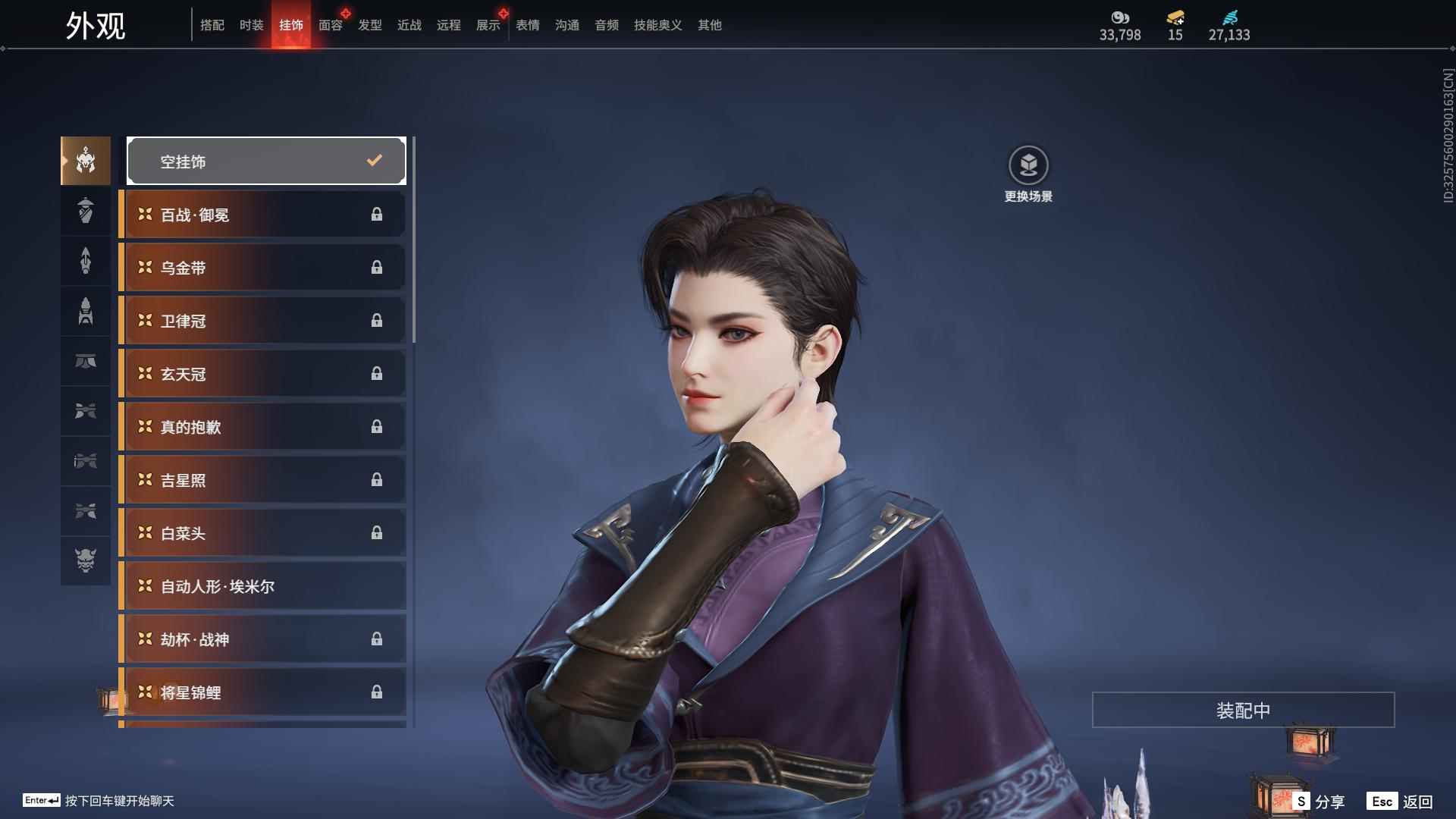Pick the 劫杯·战神 accessory
1456x819 pixels.
point(263,639)
